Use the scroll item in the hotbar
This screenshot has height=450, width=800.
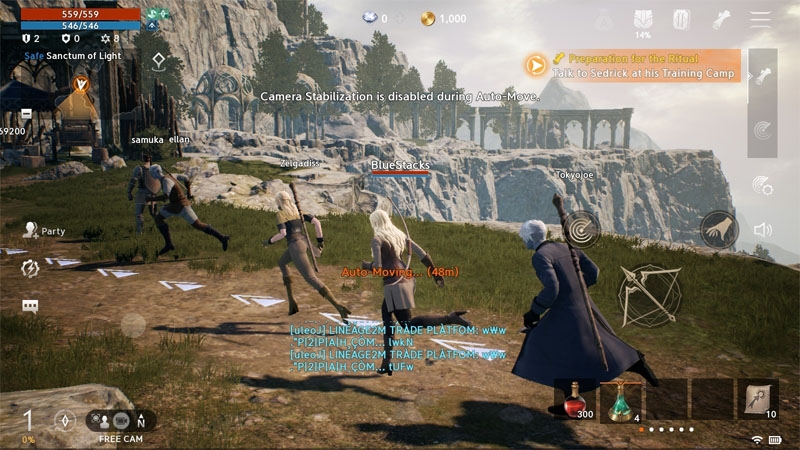pos(759,399)
